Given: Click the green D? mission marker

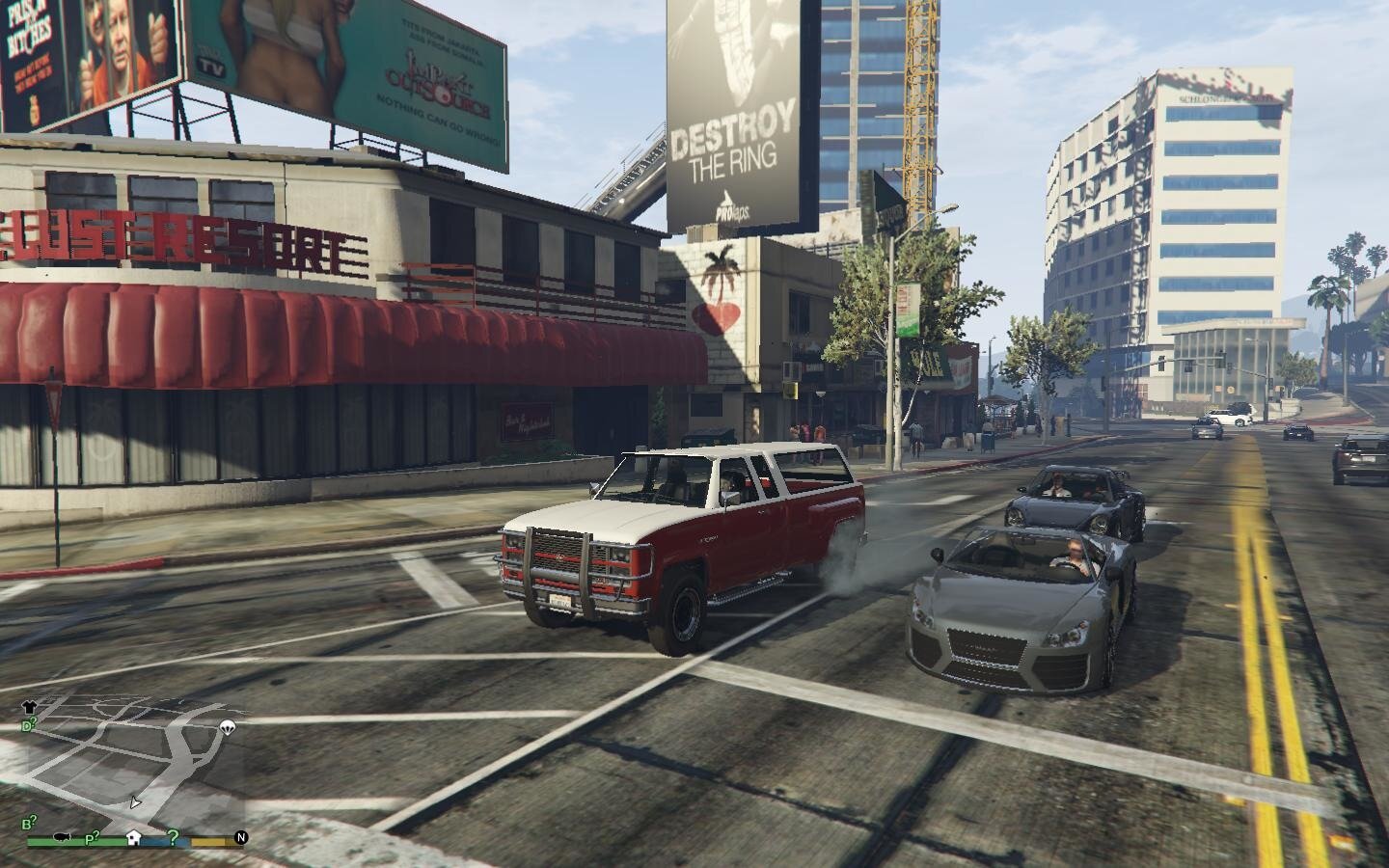Looking at the screenshot, I should point(30,724).
